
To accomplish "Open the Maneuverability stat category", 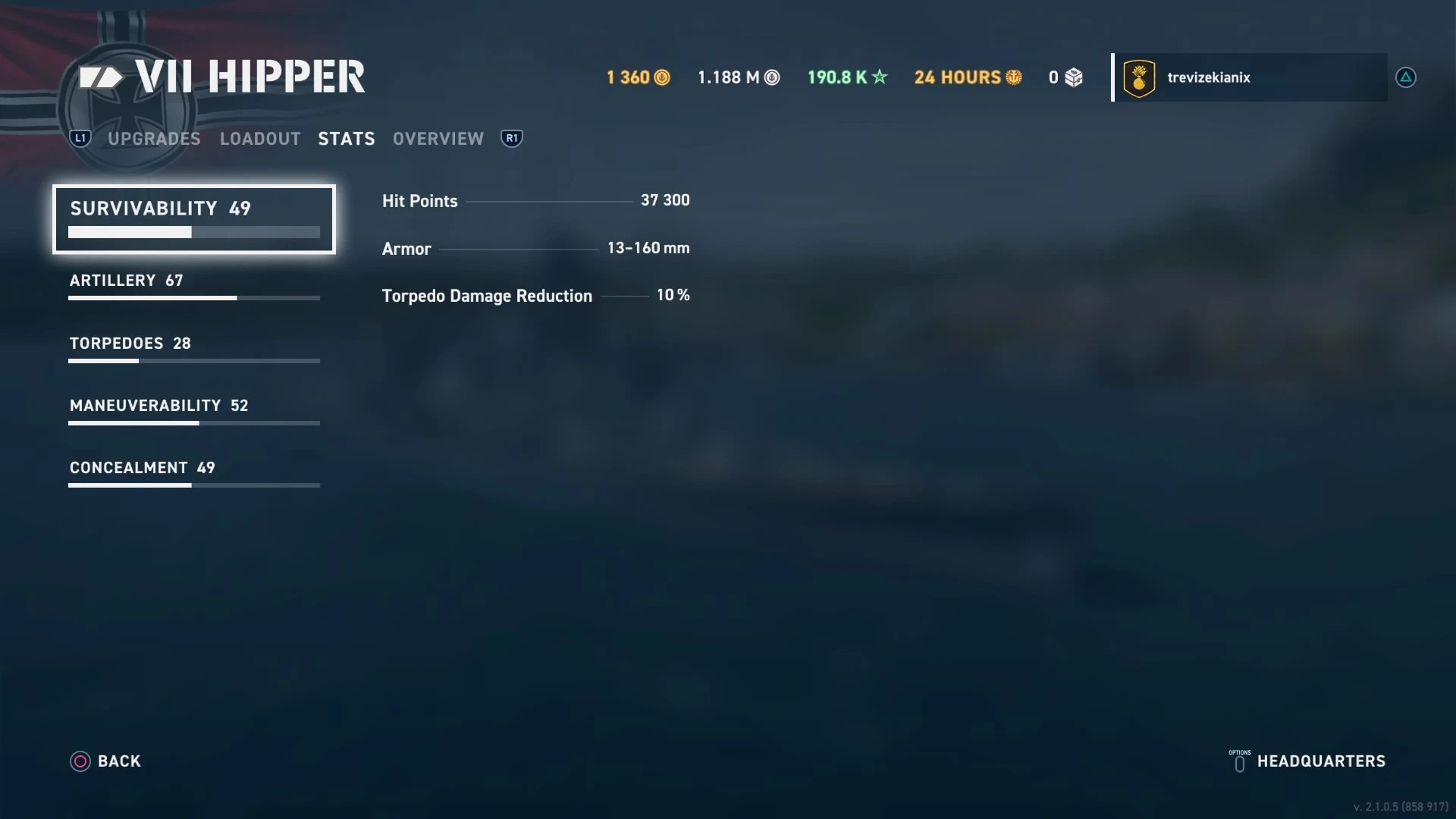I will 193,411.
